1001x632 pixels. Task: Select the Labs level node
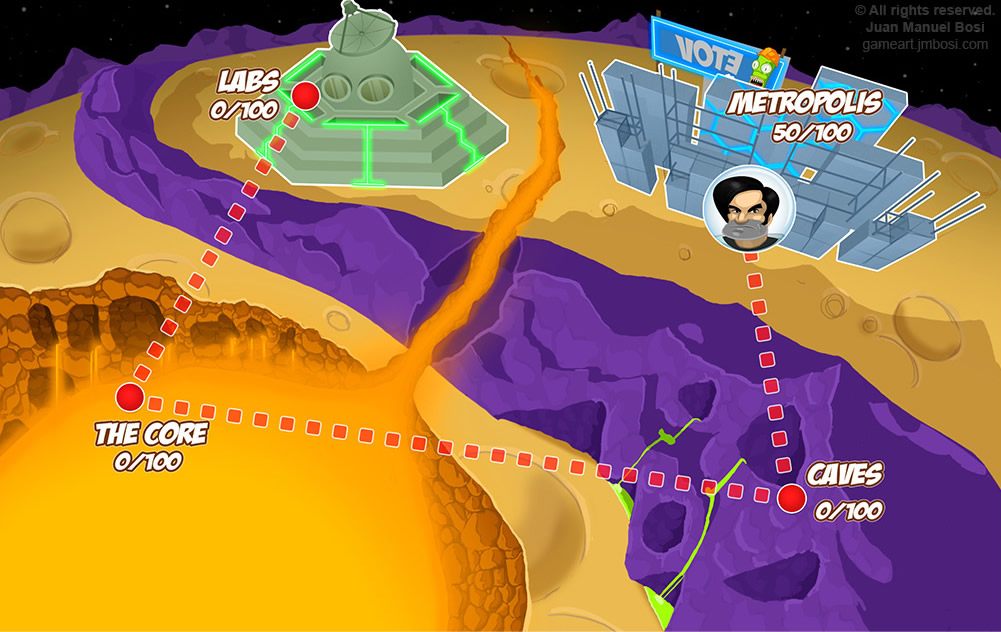tap(305, 96)
